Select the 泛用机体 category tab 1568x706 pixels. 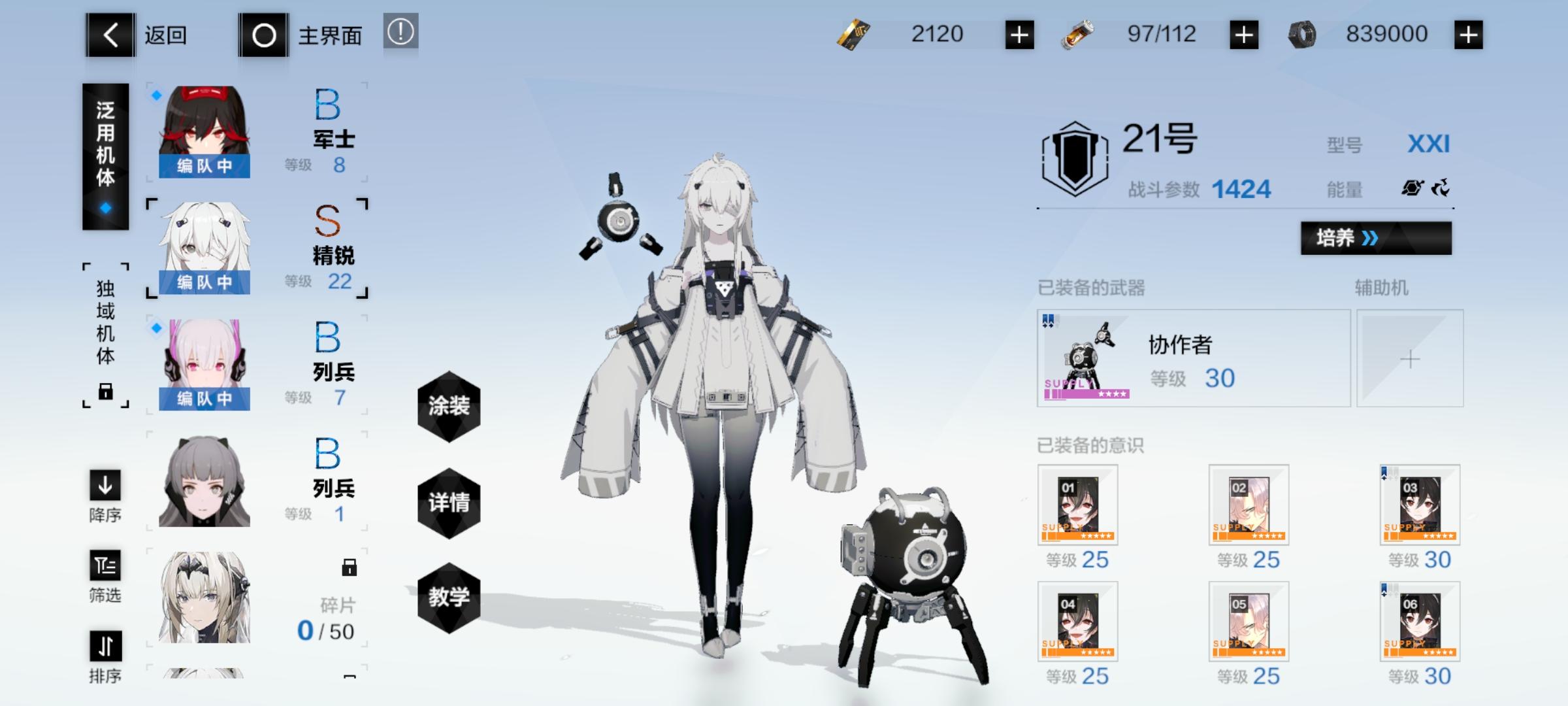click(x=105, y=157)
